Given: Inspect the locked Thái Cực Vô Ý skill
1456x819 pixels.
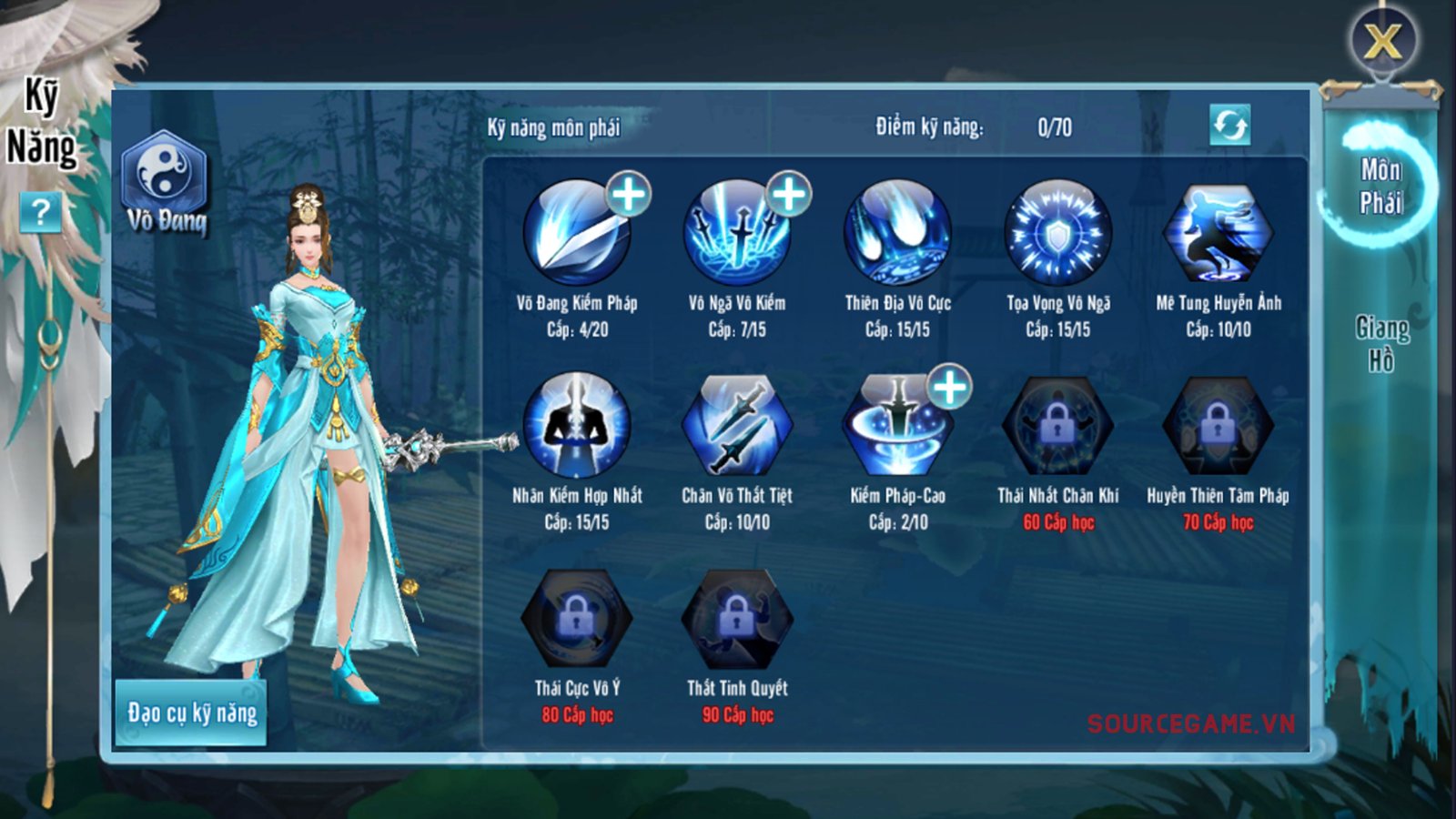Looking at the screenshot, I should 576,618.
